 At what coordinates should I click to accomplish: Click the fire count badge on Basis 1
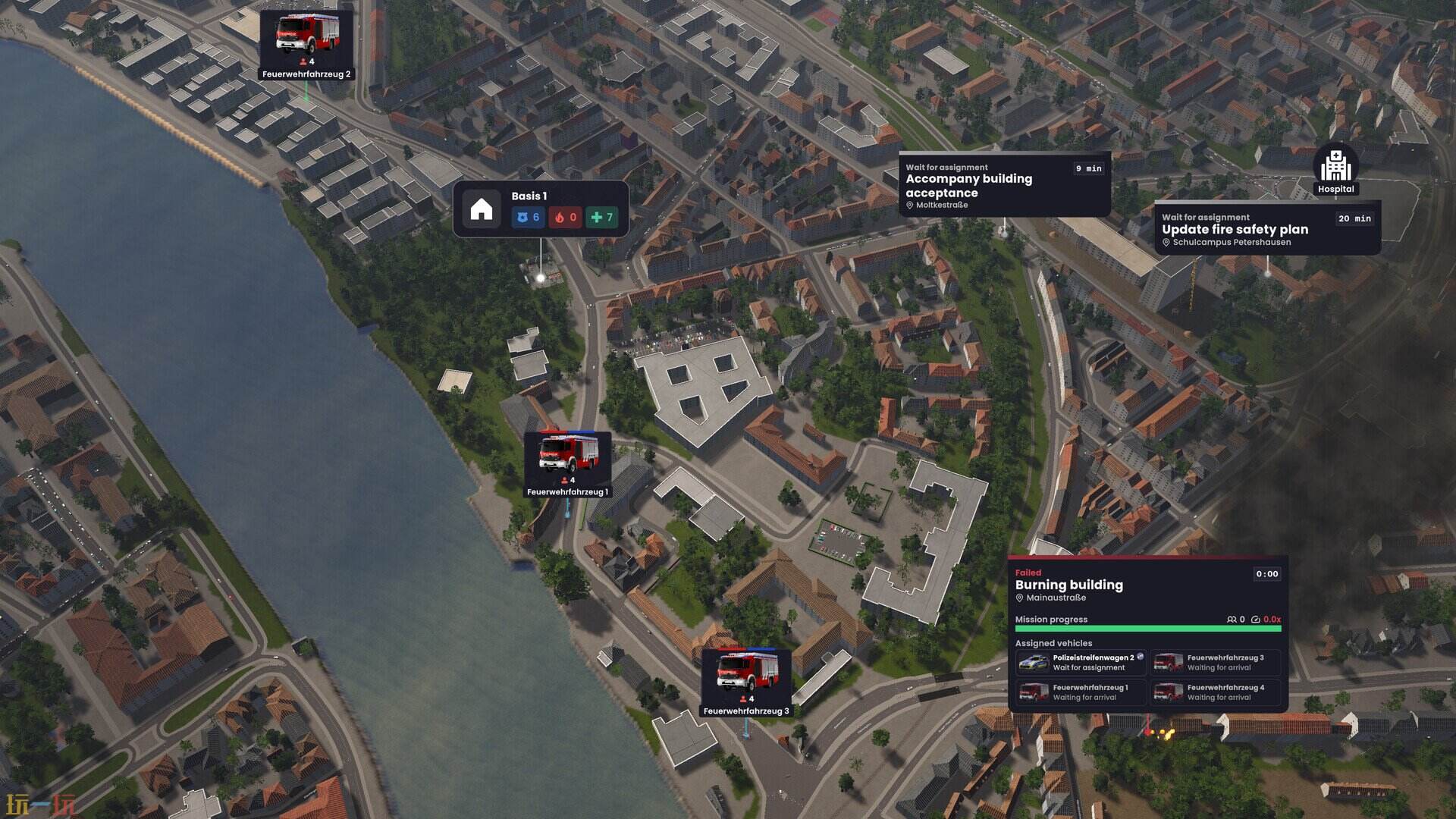click(565, 218)
